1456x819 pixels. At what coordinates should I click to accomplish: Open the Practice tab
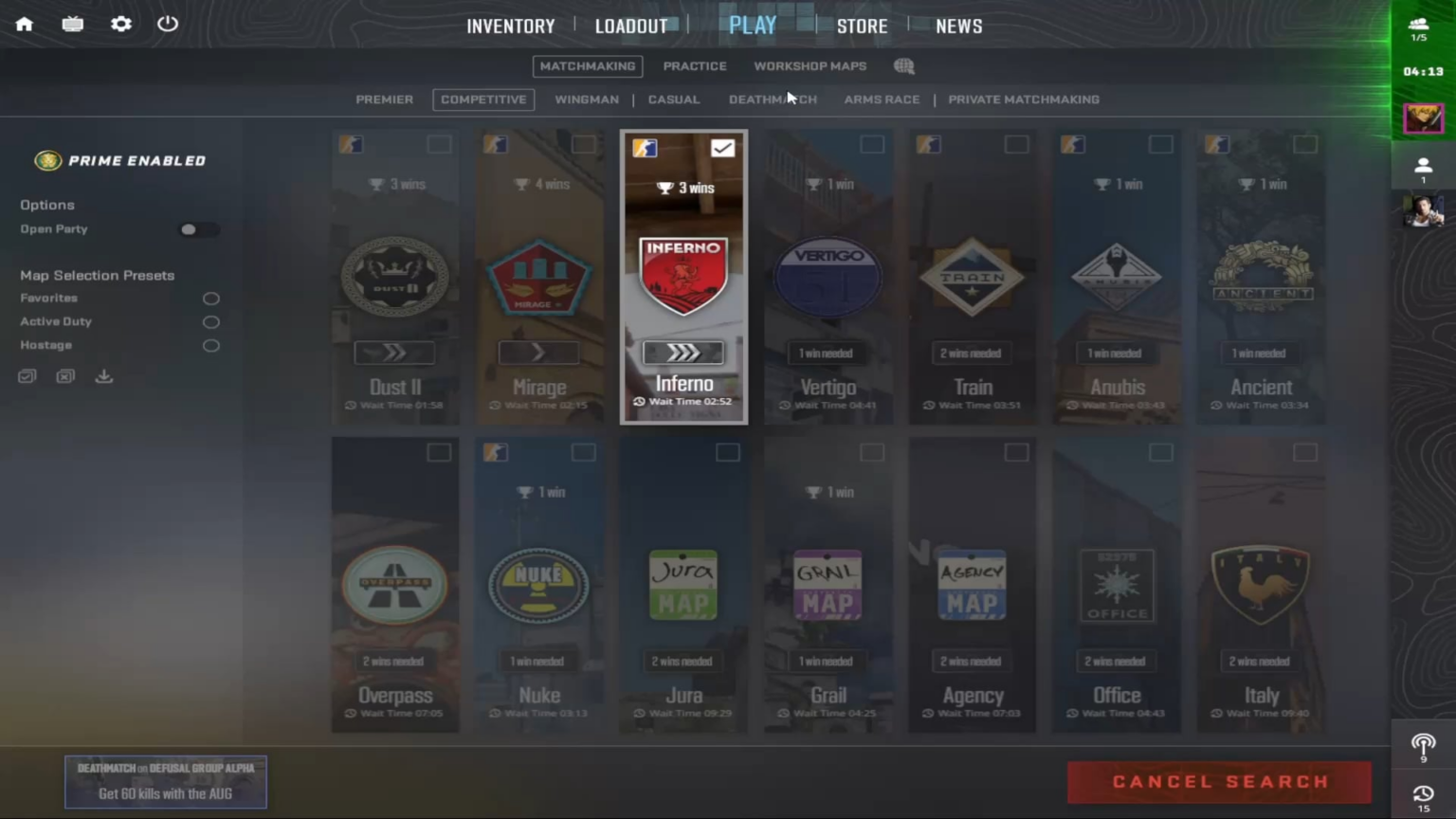tap(695, 66)
